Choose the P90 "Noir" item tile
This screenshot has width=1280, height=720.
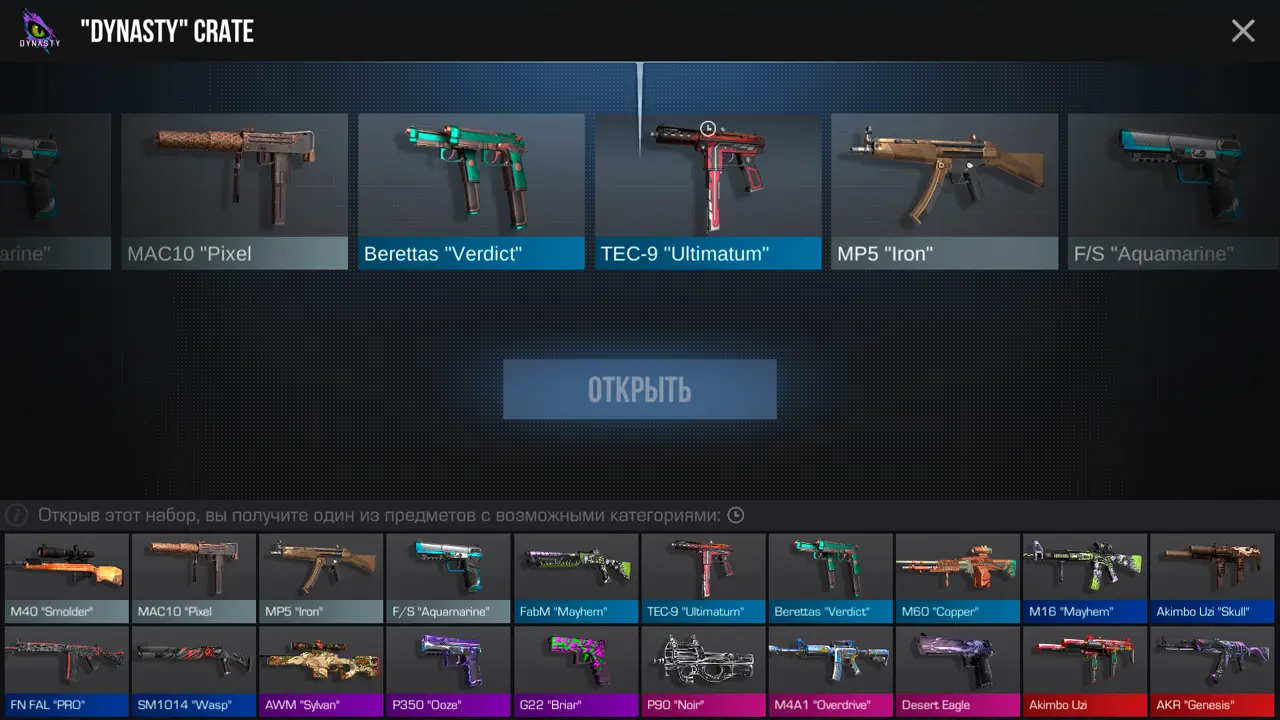tap(703, 671)
